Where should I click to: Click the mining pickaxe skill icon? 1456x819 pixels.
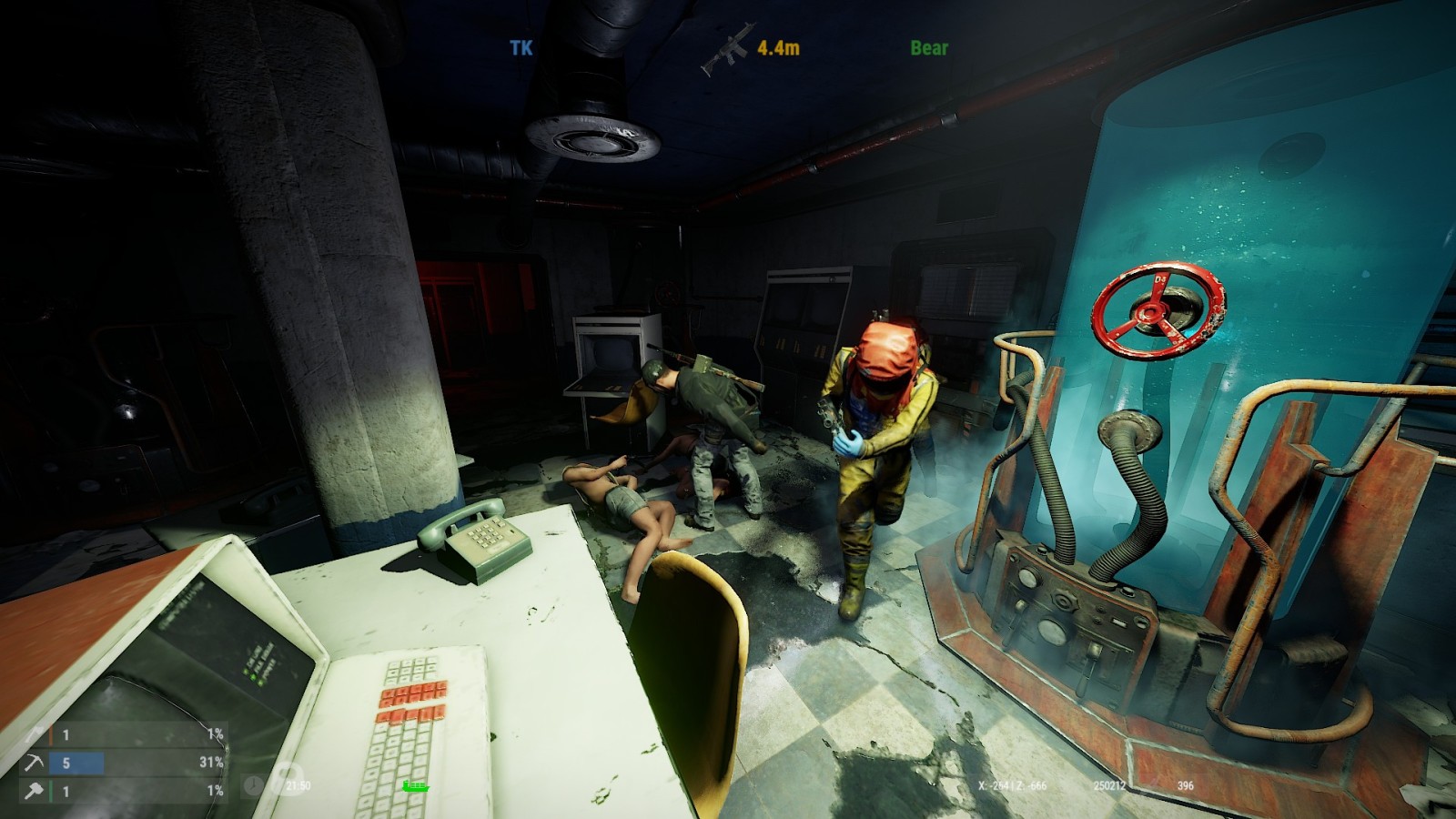coord(35,763)
